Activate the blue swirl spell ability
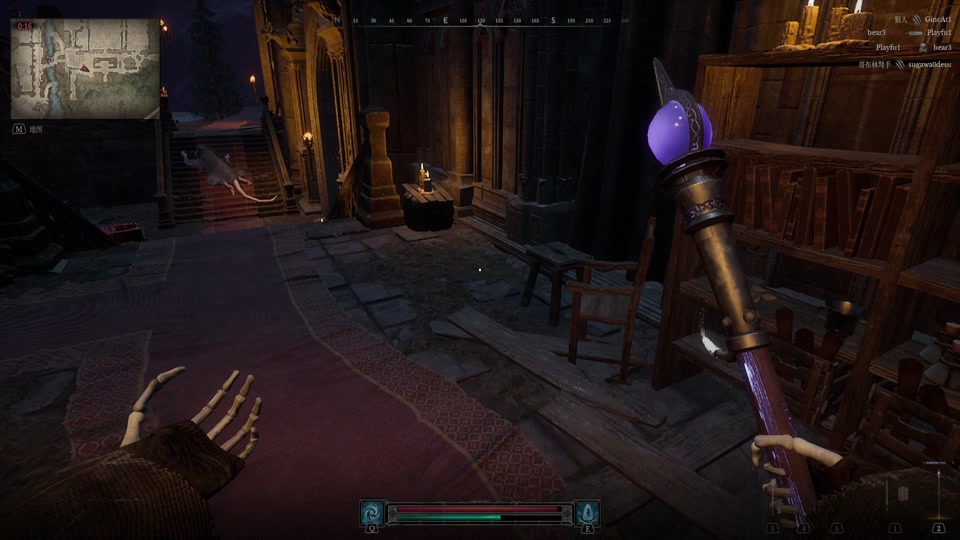Image resolution: width=960 pixels, height=540 pixels. [x=372, y=513]
